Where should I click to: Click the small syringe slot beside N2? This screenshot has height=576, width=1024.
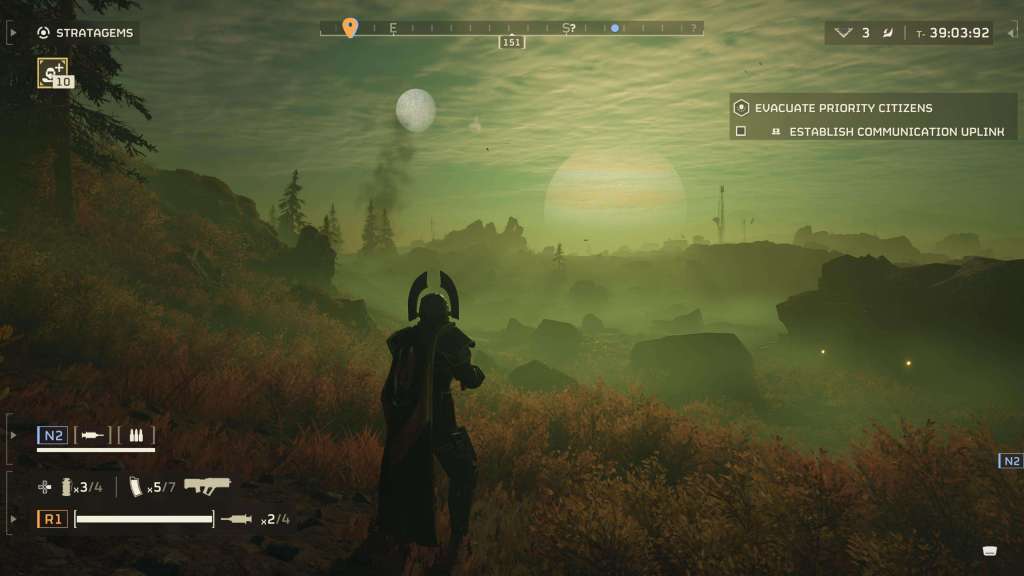(93, 435)
